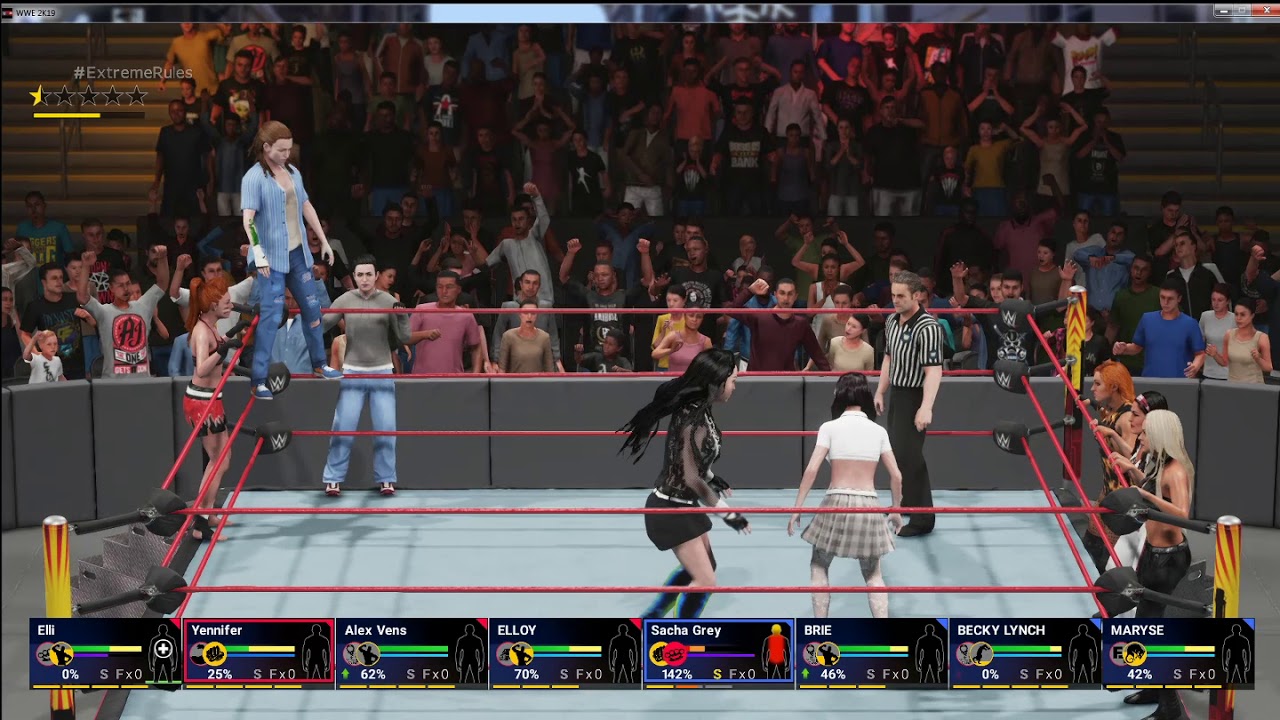
Task: Click Sacha Grey's red body damage figure
Action: point(776,651)
